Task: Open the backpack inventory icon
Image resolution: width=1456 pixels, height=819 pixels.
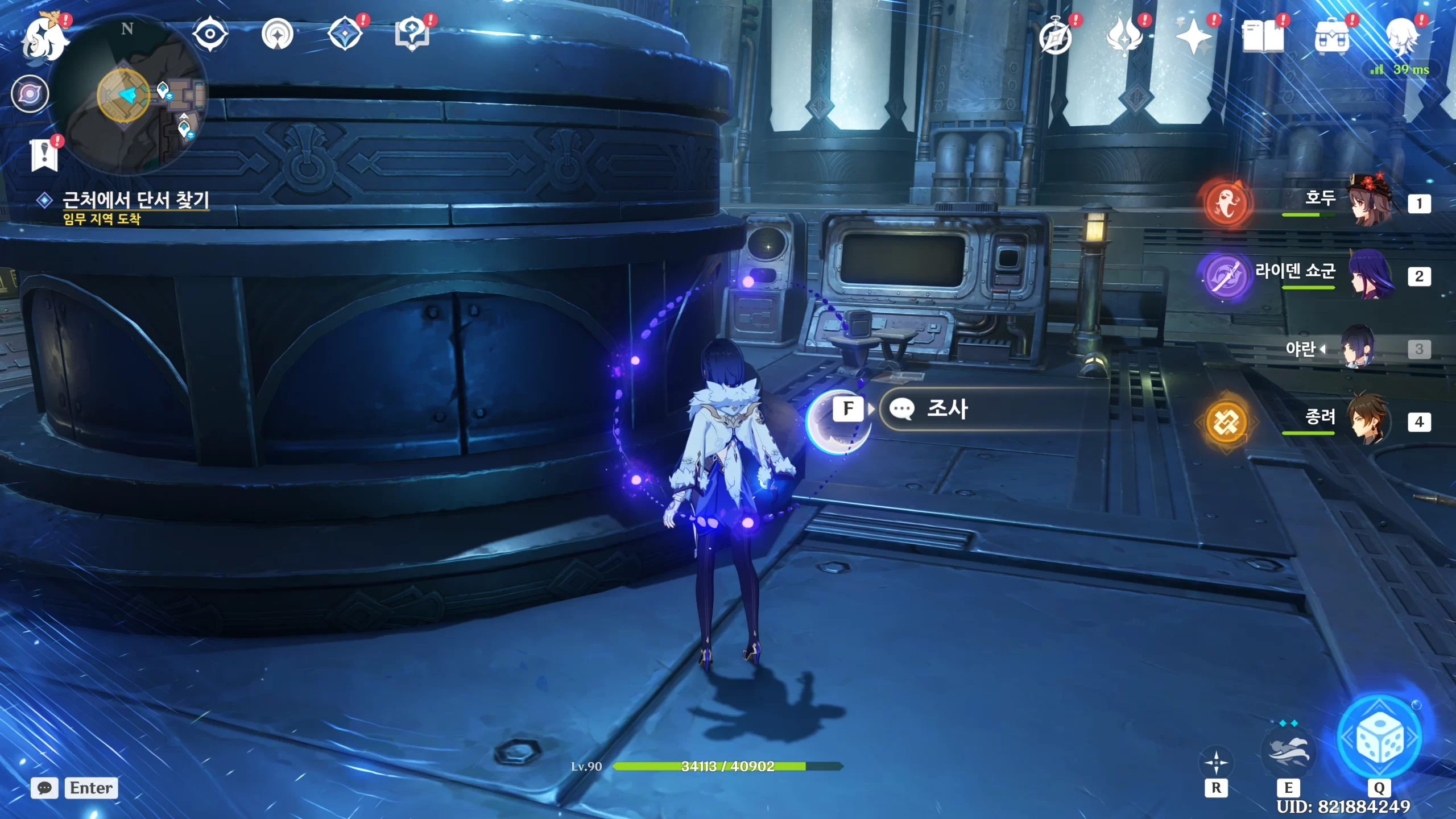Action: (x=1331, y=38)
